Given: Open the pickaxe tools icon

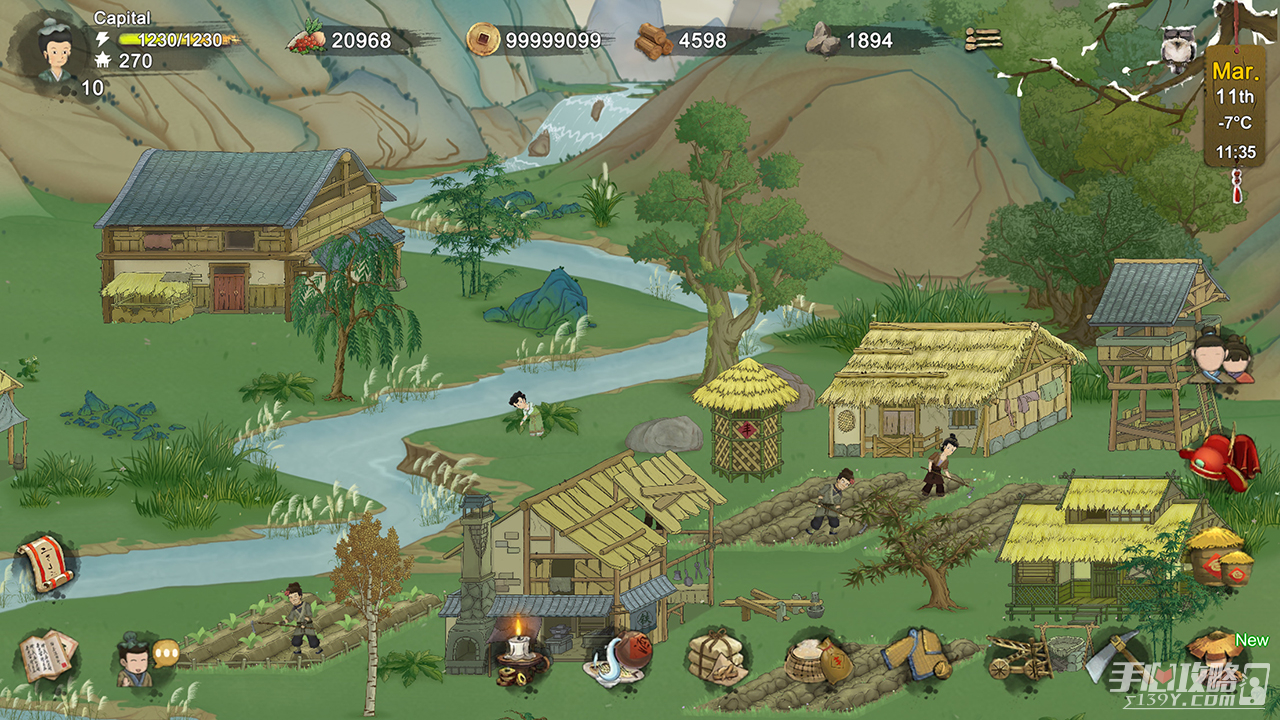Looking at the screenshot, I should point(1115,655).
